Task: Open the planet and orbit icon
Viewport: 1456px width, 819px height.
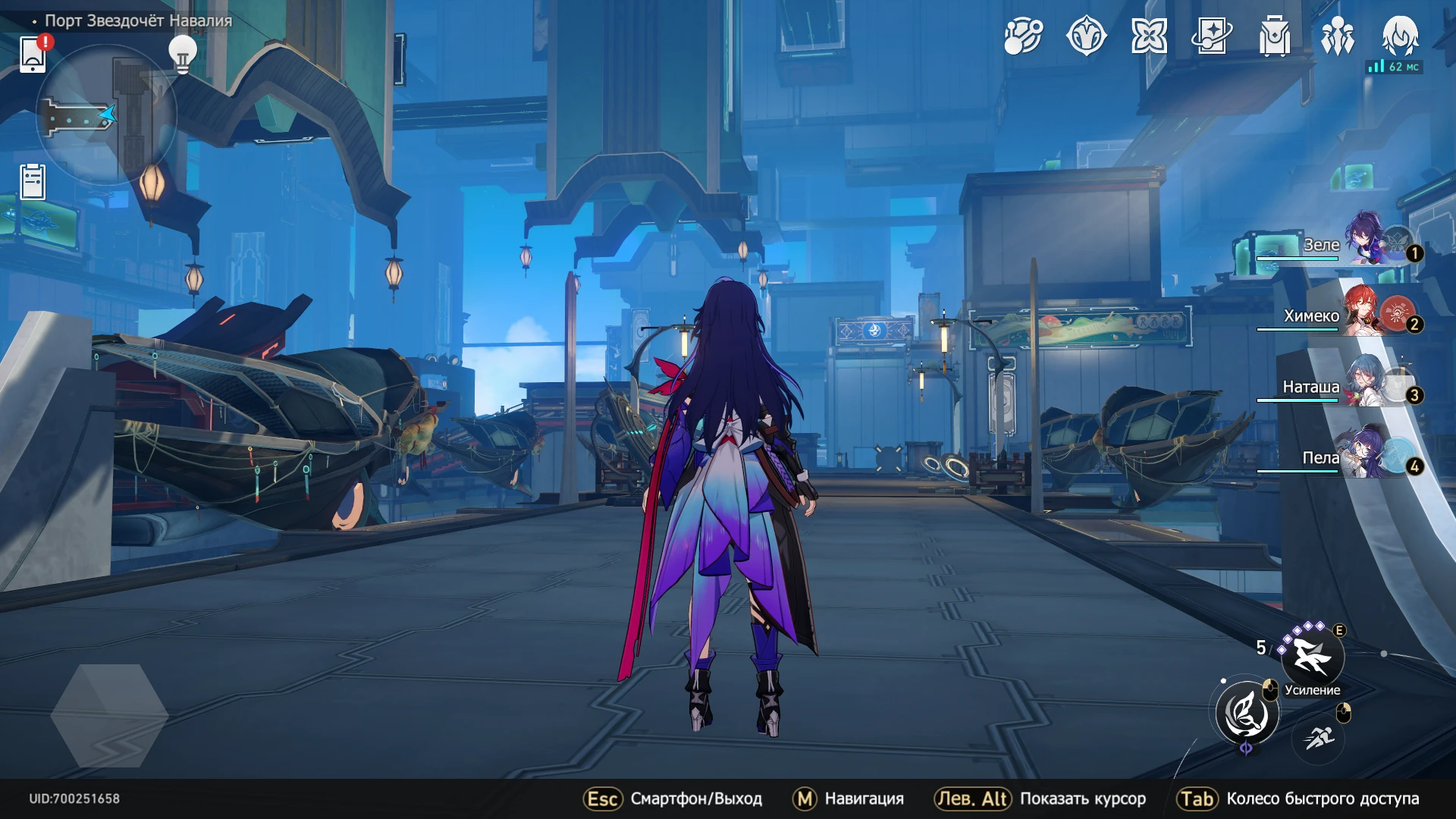Action: (1023, 36)
